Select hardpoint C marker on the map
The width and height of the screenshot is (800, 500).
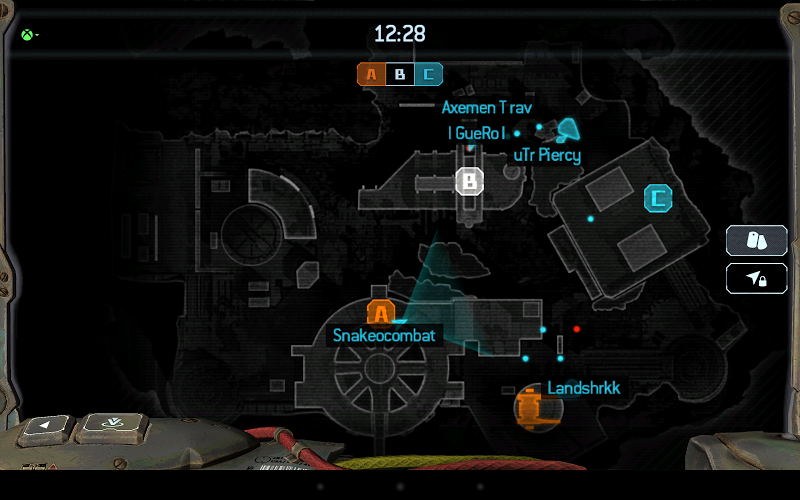click(x=658, y=198)
